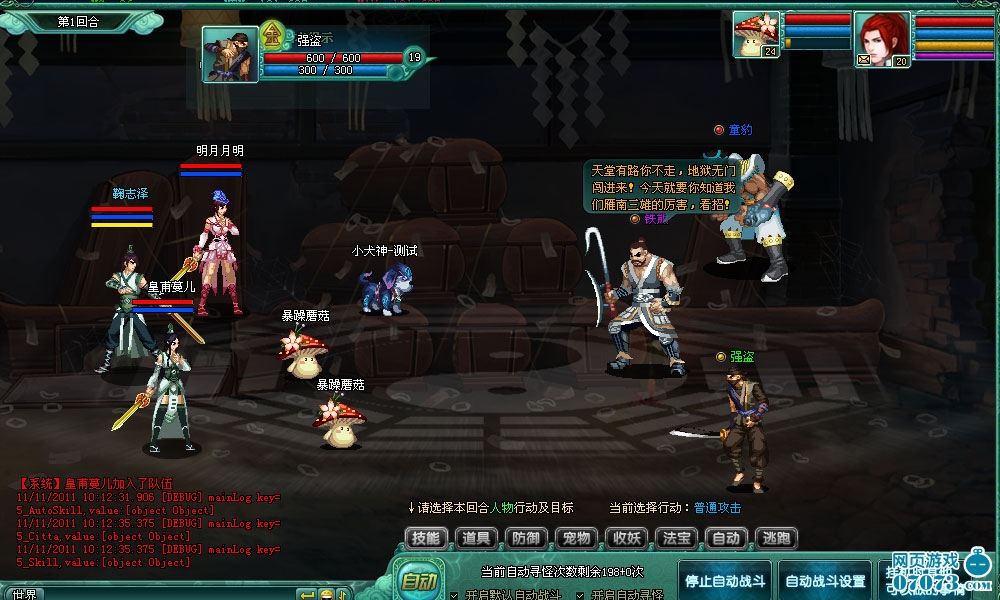Click the red-haired player portrait
The width and height of the screenshot is (1000, 600).
[882, 38]
